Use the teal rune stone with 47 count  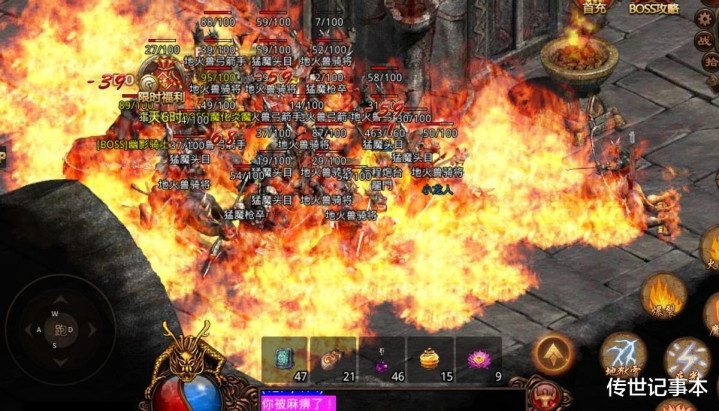(284, 358)
